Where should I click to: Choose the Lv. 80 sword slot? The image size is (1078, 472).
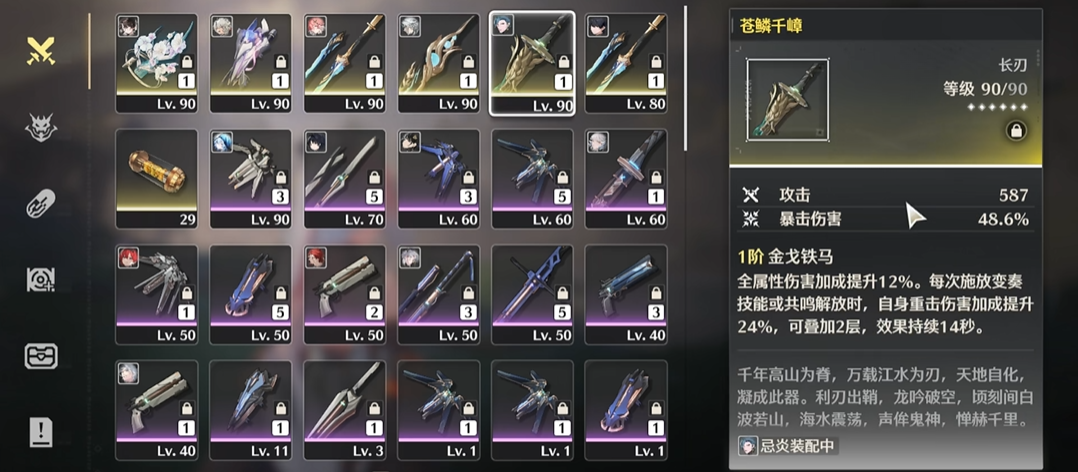point(626,58)
